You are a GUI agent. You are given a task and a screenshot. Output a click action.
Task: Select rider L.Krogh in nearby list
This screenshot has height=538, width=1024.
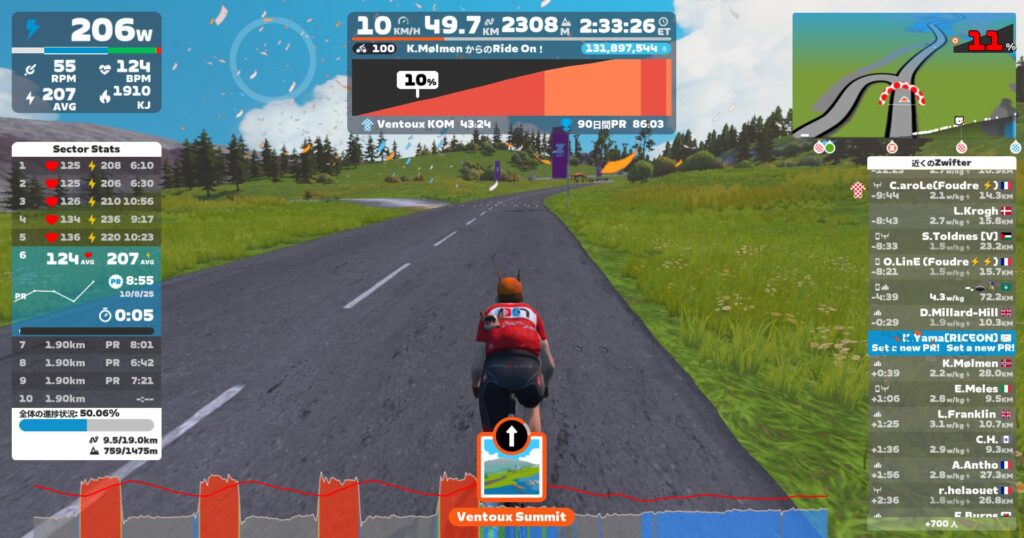(940, 216)
